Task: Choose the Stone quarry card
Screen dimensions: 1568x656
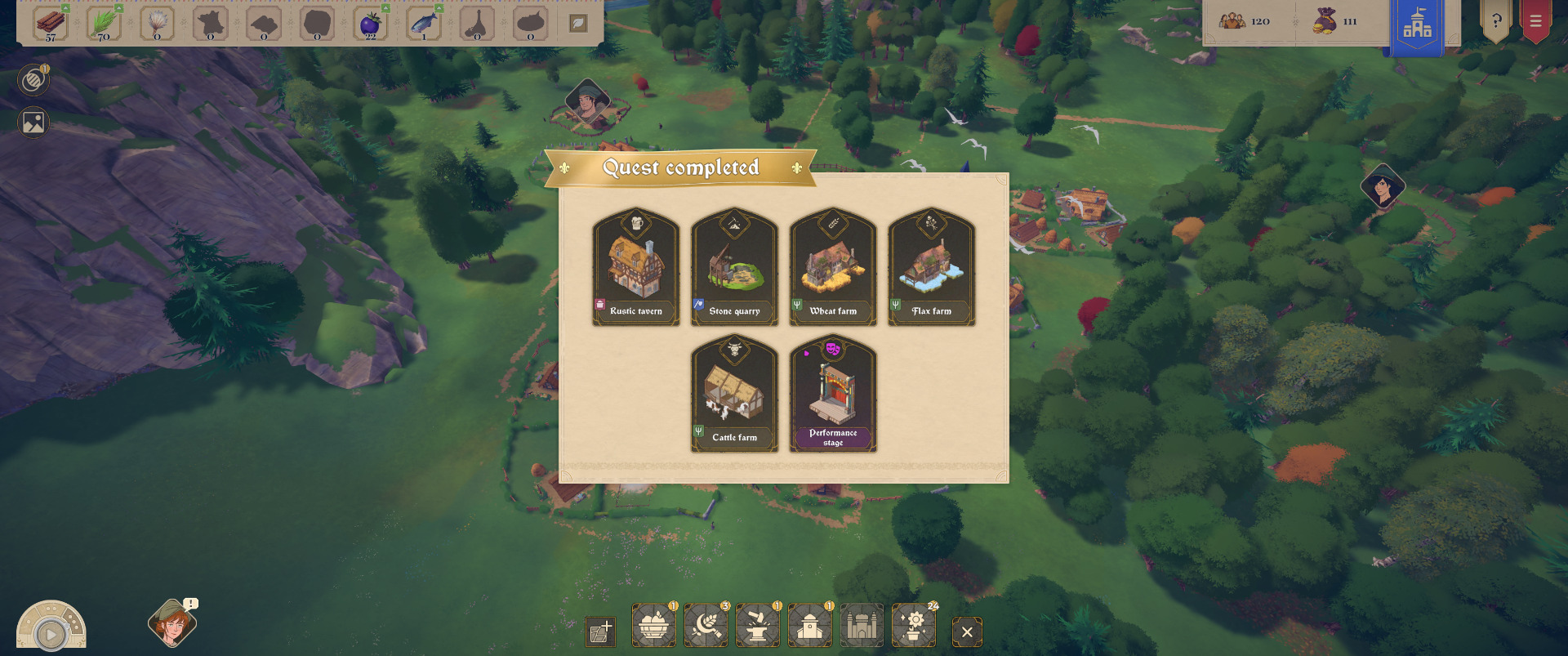Action: pos(734,266)
